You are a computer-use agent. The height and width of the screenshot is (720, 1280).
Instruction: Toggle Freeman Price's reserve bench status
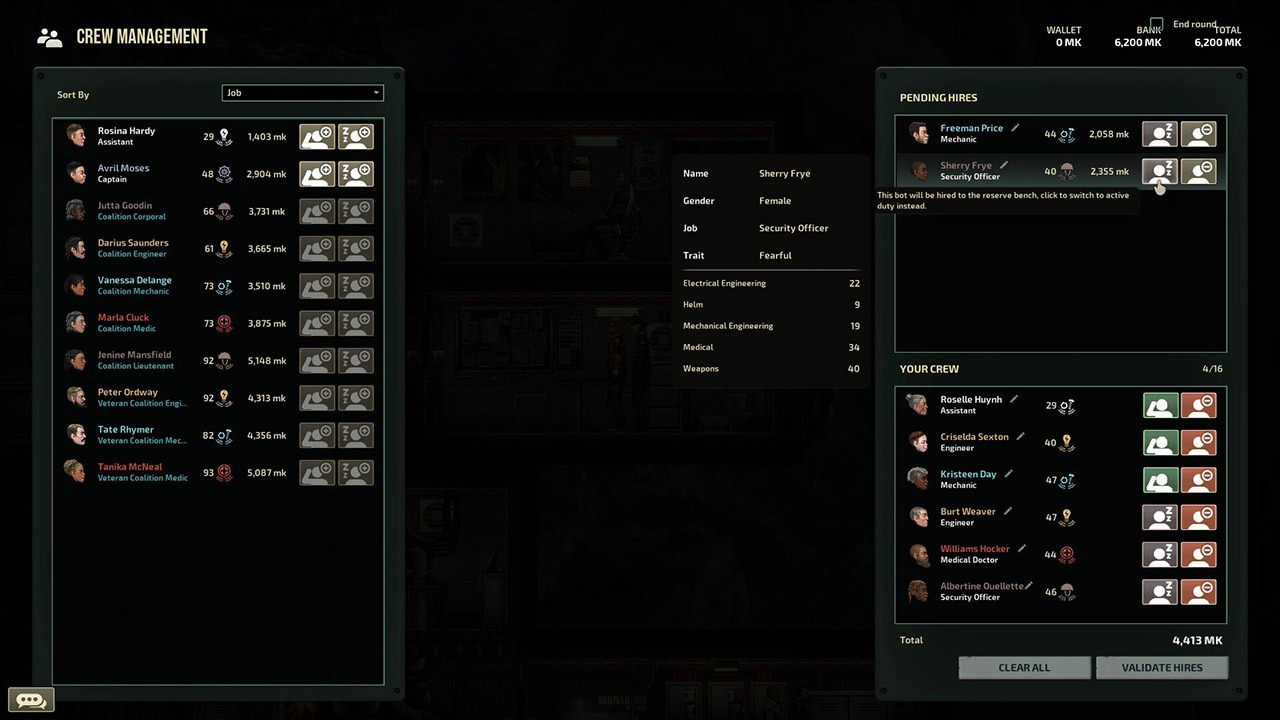(x=1160, y=134)
